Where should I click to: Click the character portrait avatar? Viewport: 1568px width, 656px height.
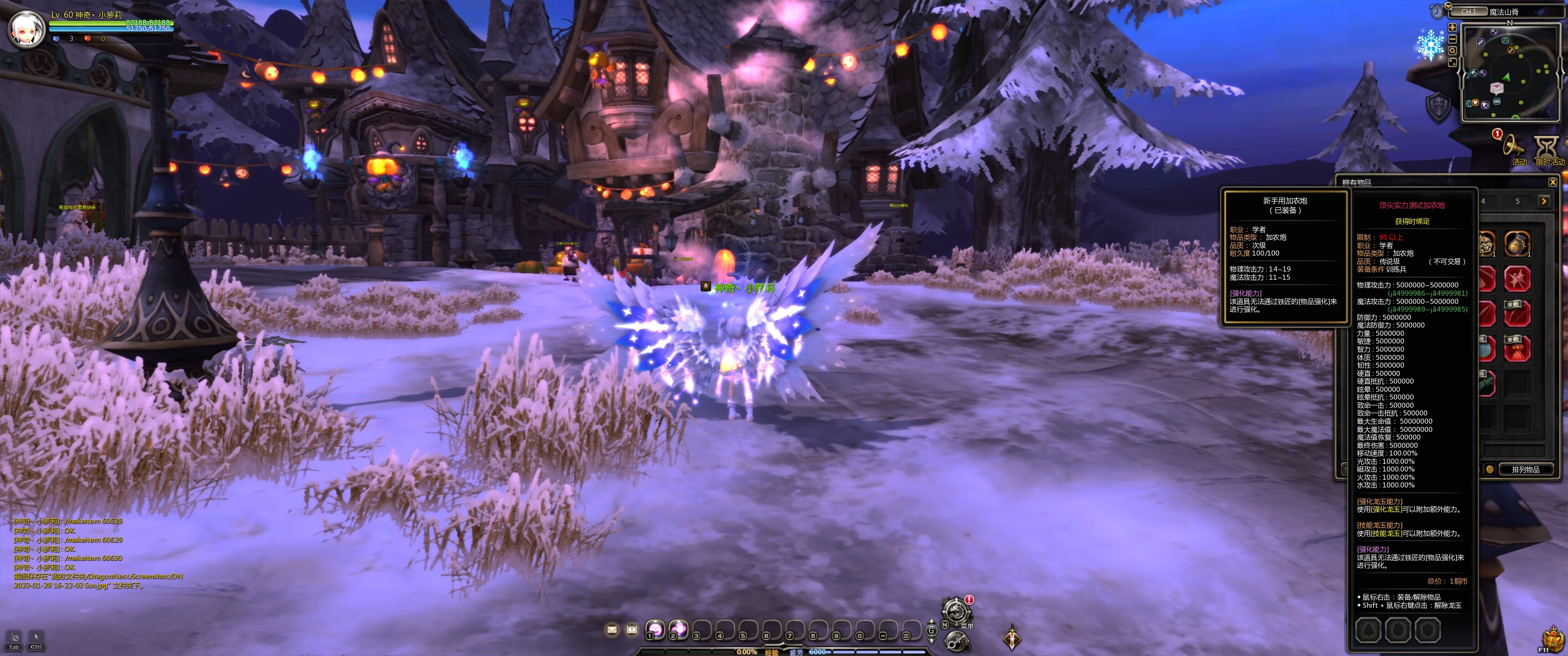pos(26,28)
